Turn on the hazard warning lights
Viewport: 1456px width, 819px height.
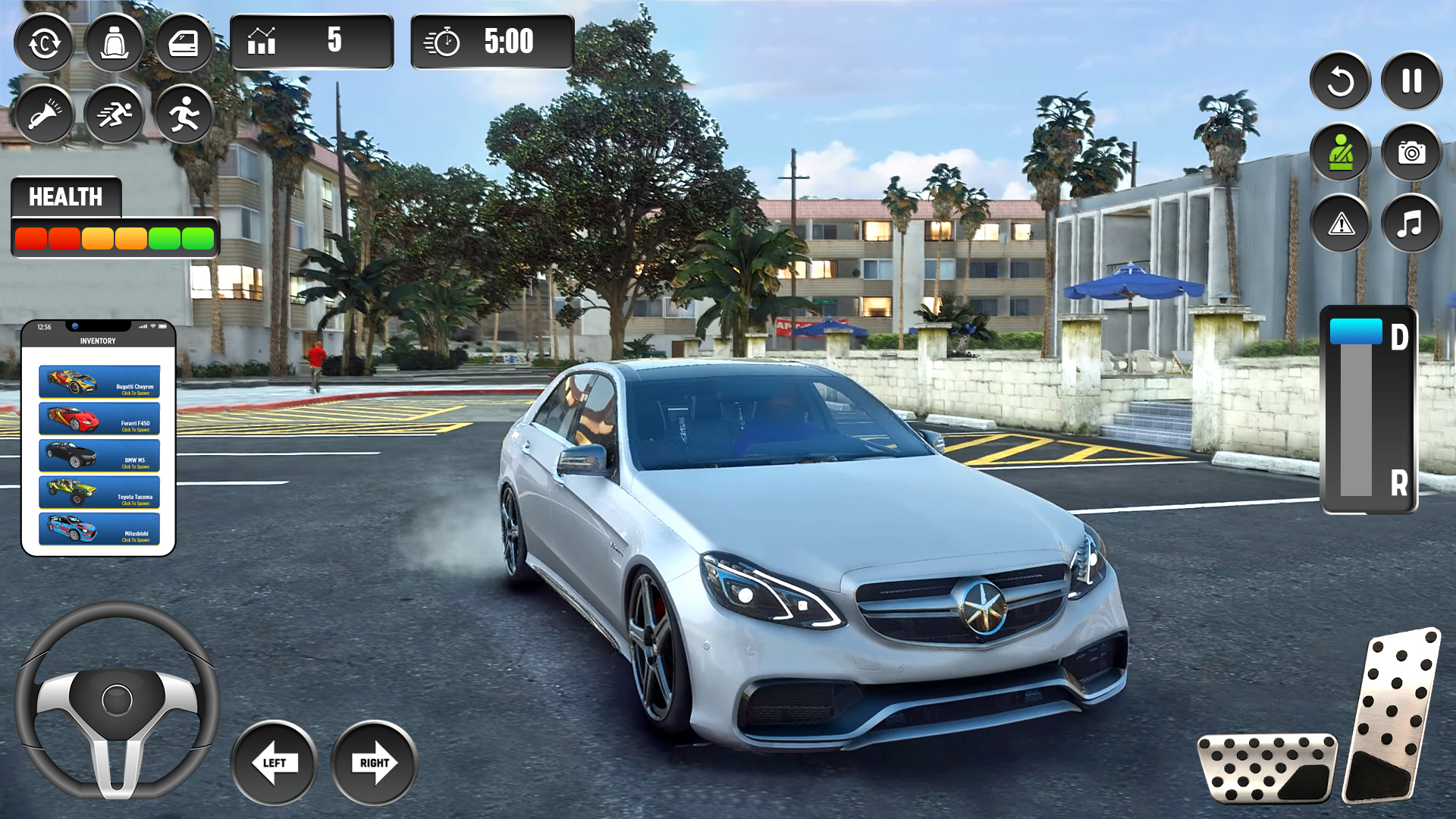pos(1340,224)
